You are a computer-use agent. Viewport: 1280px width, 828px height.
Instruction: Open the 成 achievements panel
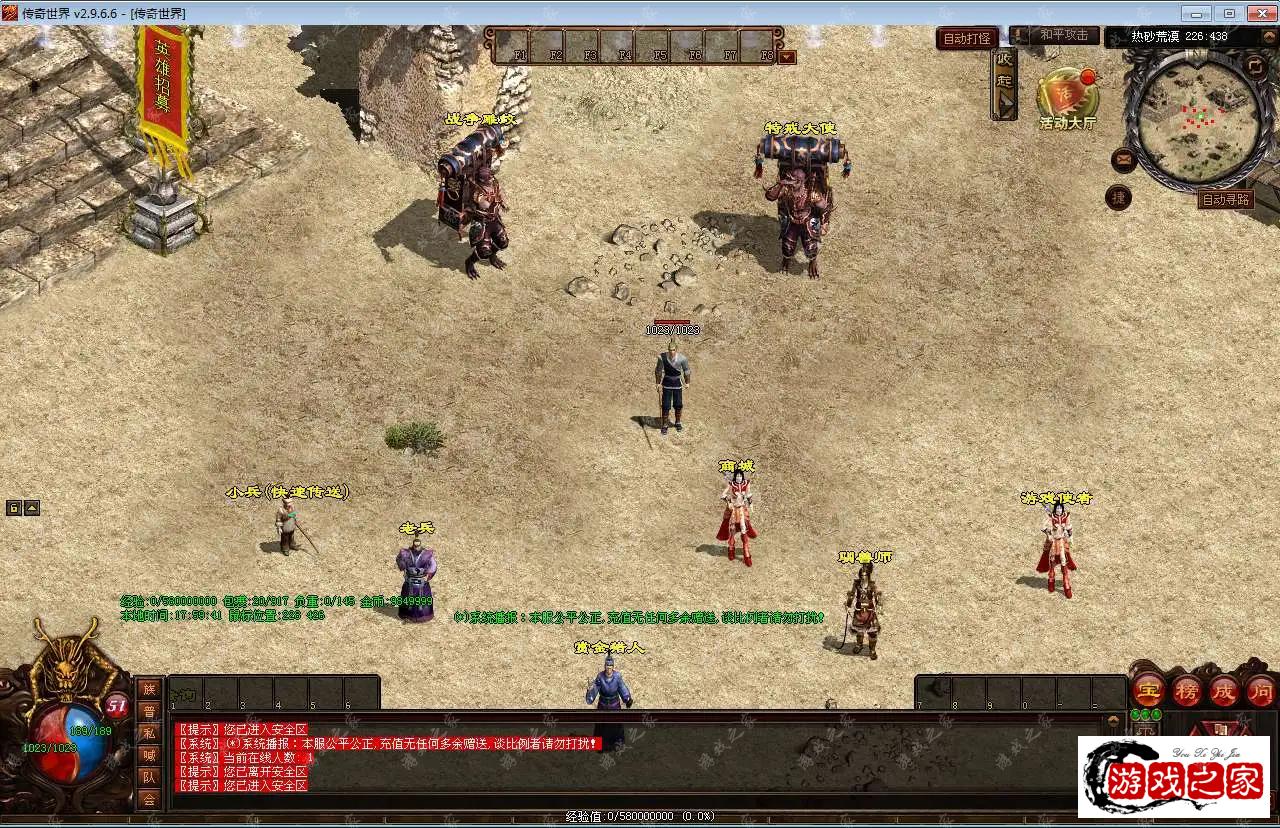(x=1224, y=690)
